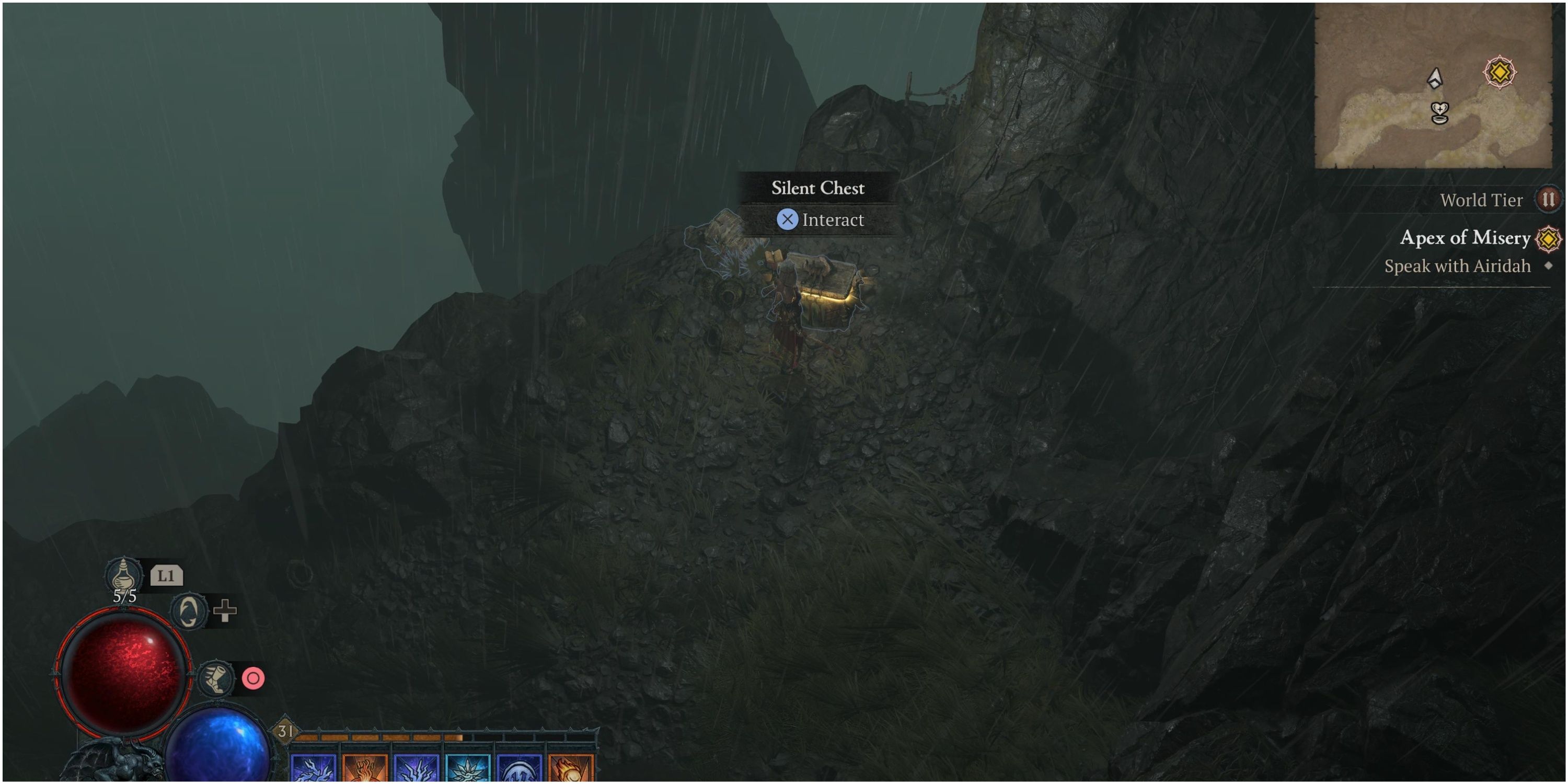Open the quest tracker under World Tier
The height and width of the screenshot is (784, 1568).
point(1467,239)
